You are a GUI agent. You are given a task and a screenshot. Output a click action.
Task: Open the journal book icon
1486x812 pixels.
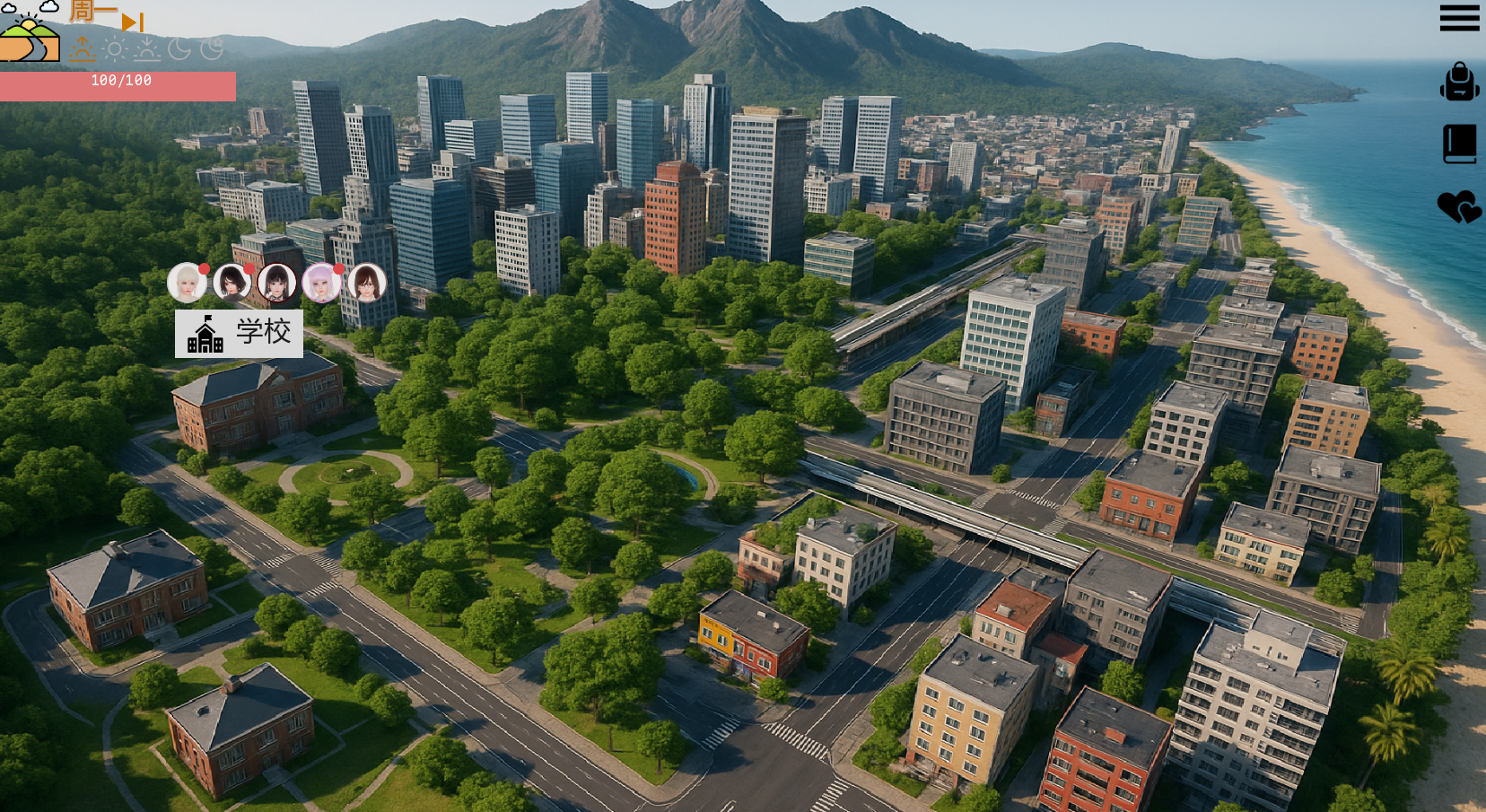(1459, 144)
